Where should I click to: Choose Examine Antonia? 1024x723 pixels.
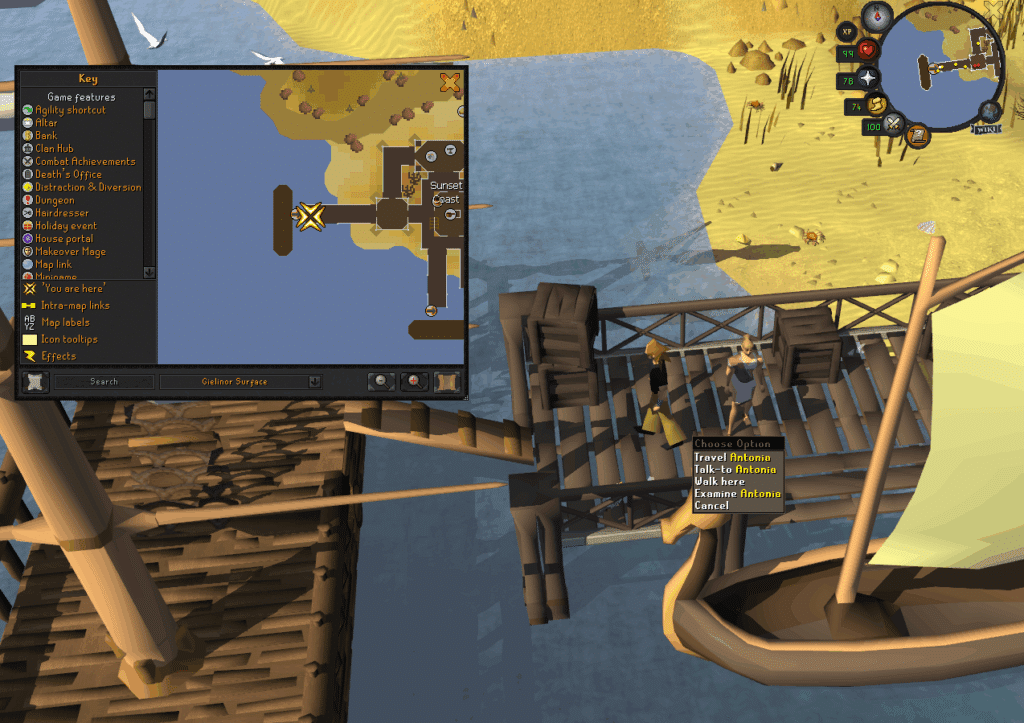click(737, 493)
